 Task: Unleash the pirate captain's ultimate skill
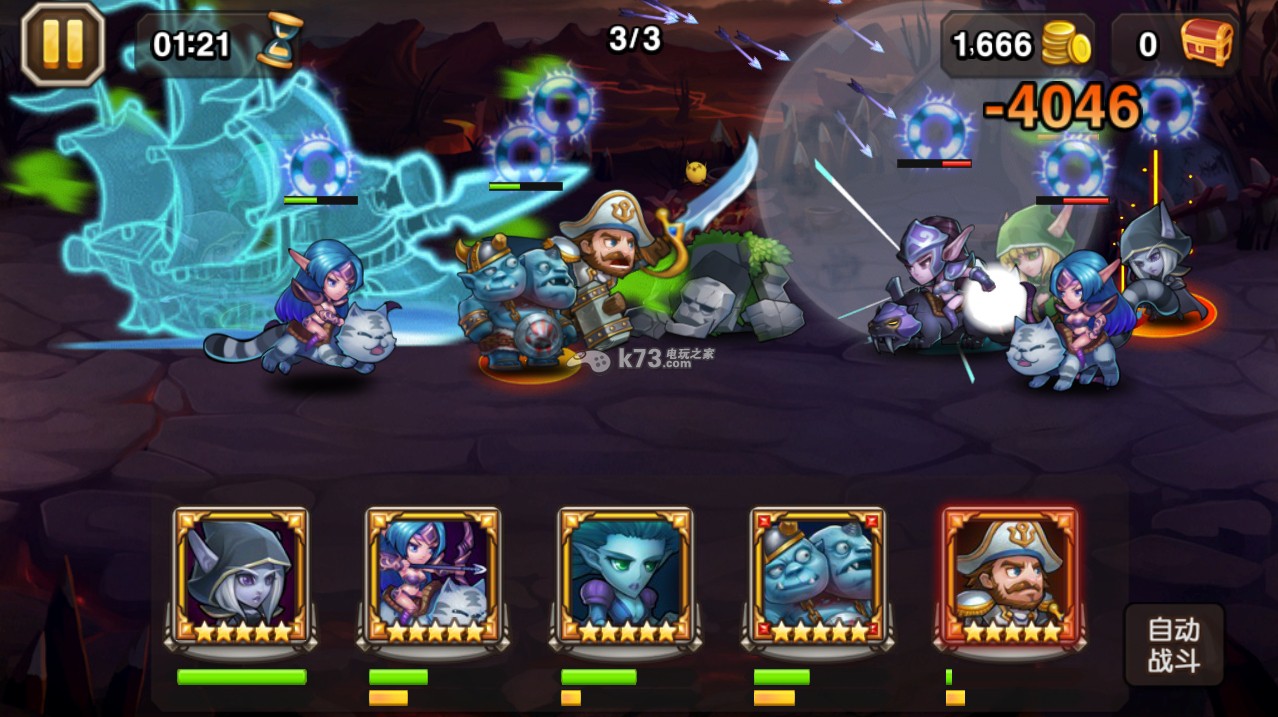coord(1009,577)
